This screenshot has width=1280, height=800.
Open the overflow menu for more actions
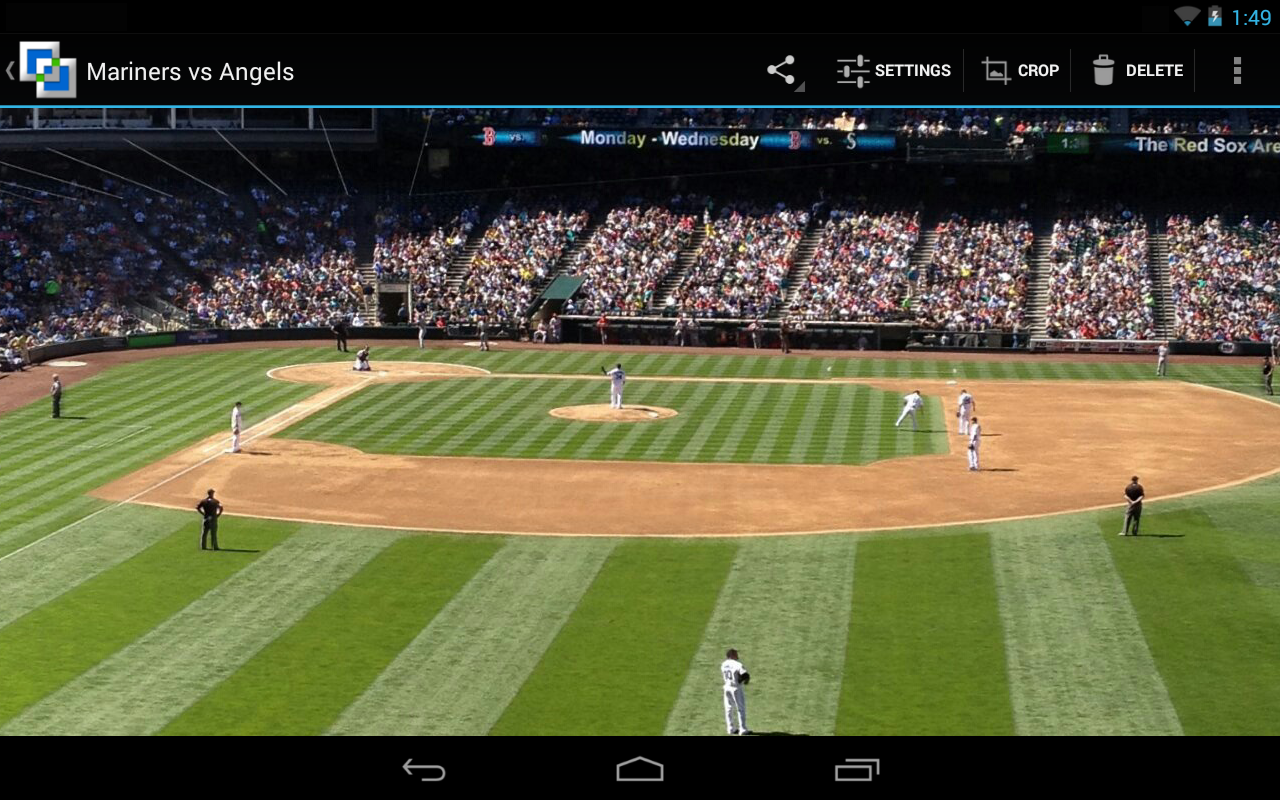[x=1237, y=70]
